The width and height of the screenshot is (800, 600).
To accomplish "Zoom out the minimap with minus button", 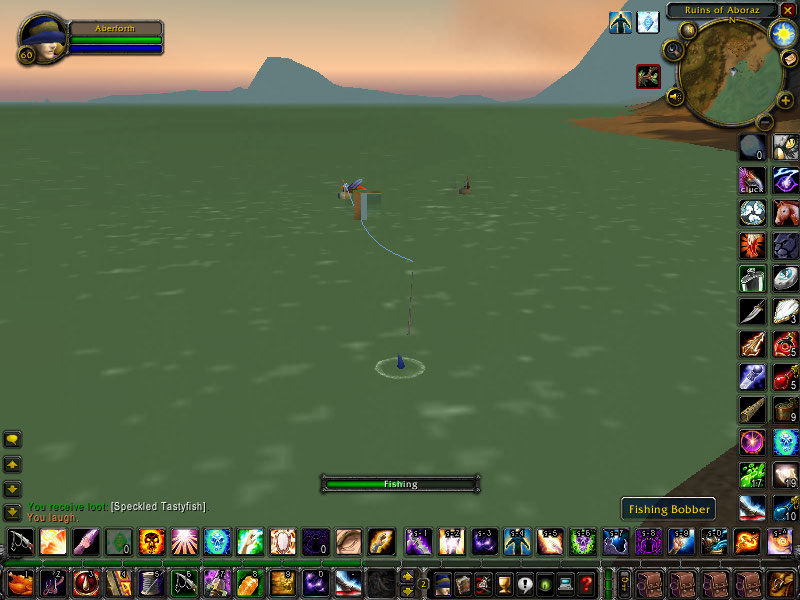I will coord(764,122).
